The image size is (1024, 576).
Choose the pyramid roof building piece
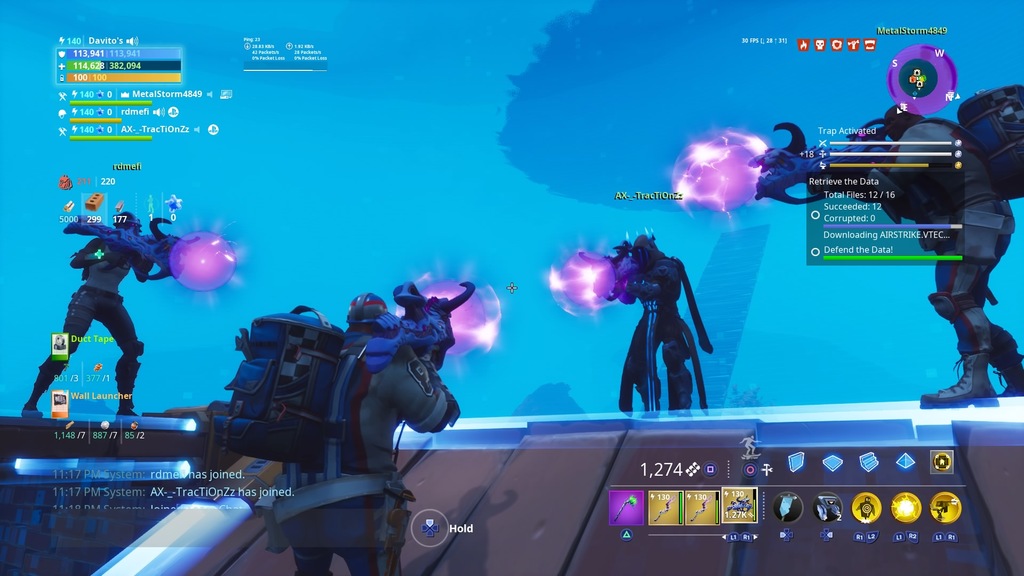(x=904, y=462)
